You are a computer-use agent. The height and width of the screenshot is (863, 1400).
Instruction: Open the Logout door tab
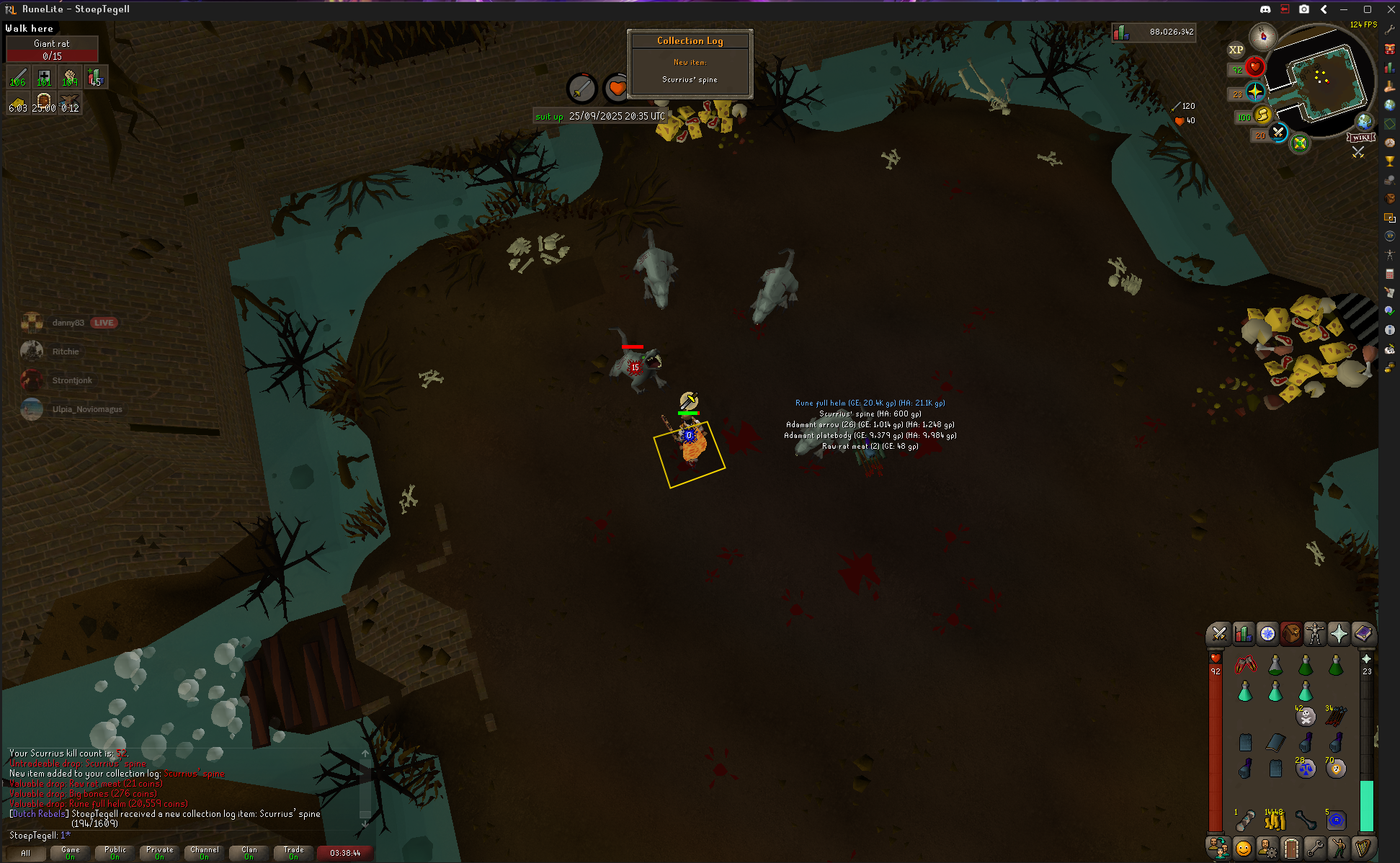pos(1291,848)
